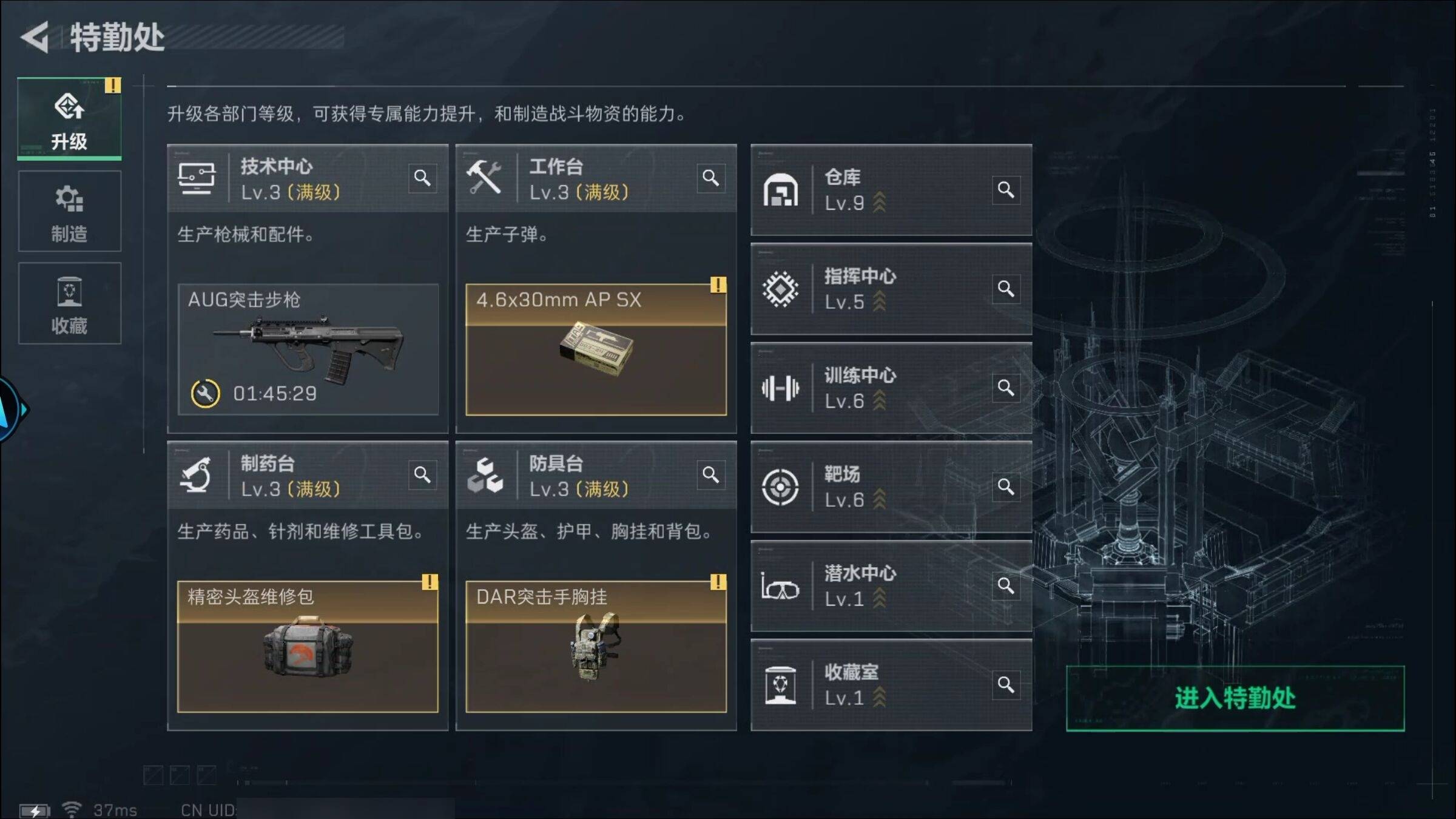Image resolution: width=1456 pixels, height=819 pixels.
Task: Select the 潜水中心 Lv.1 row
Action: point(891,585)
